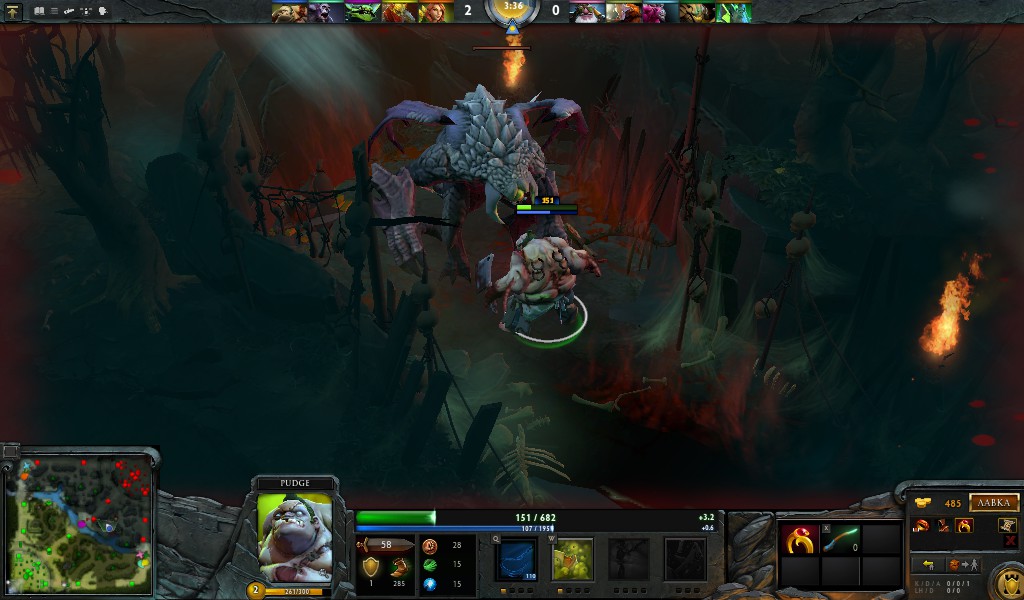Open the shop with the ЛАВКА button
This screenshot has width=1024, height=600.
(993, 503)
